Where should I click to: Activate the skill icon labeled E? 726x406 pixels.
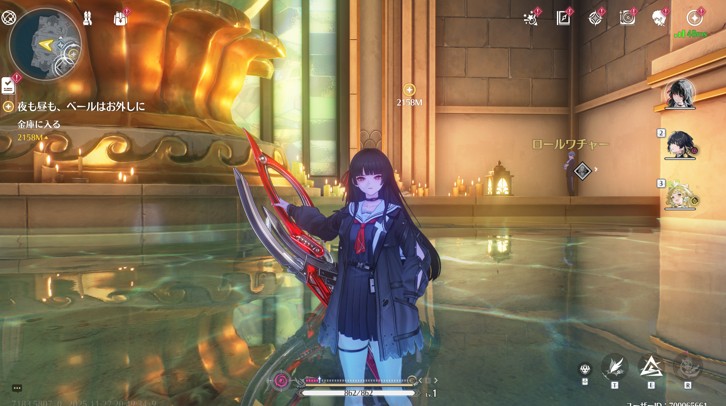651,367
